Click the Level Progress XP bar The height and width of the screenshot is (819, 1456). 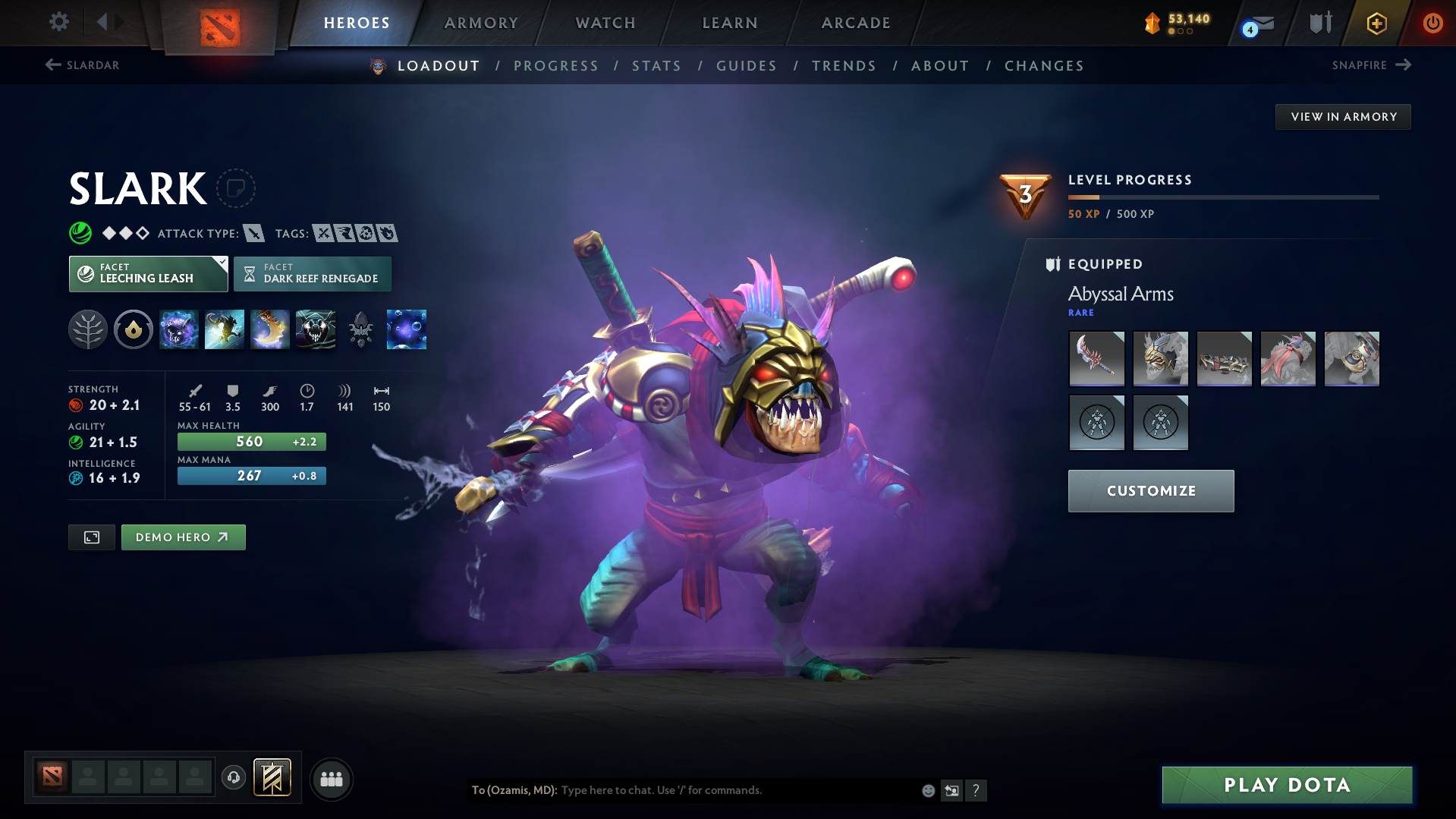1223,197
